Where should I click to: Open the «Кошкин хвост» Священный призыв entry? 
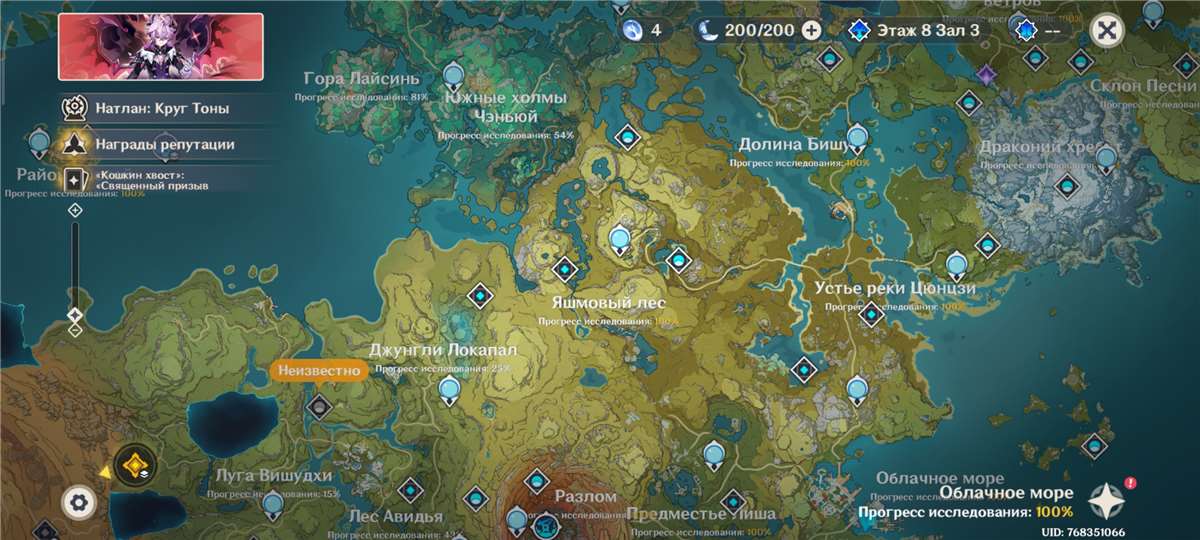click(152, 179)
